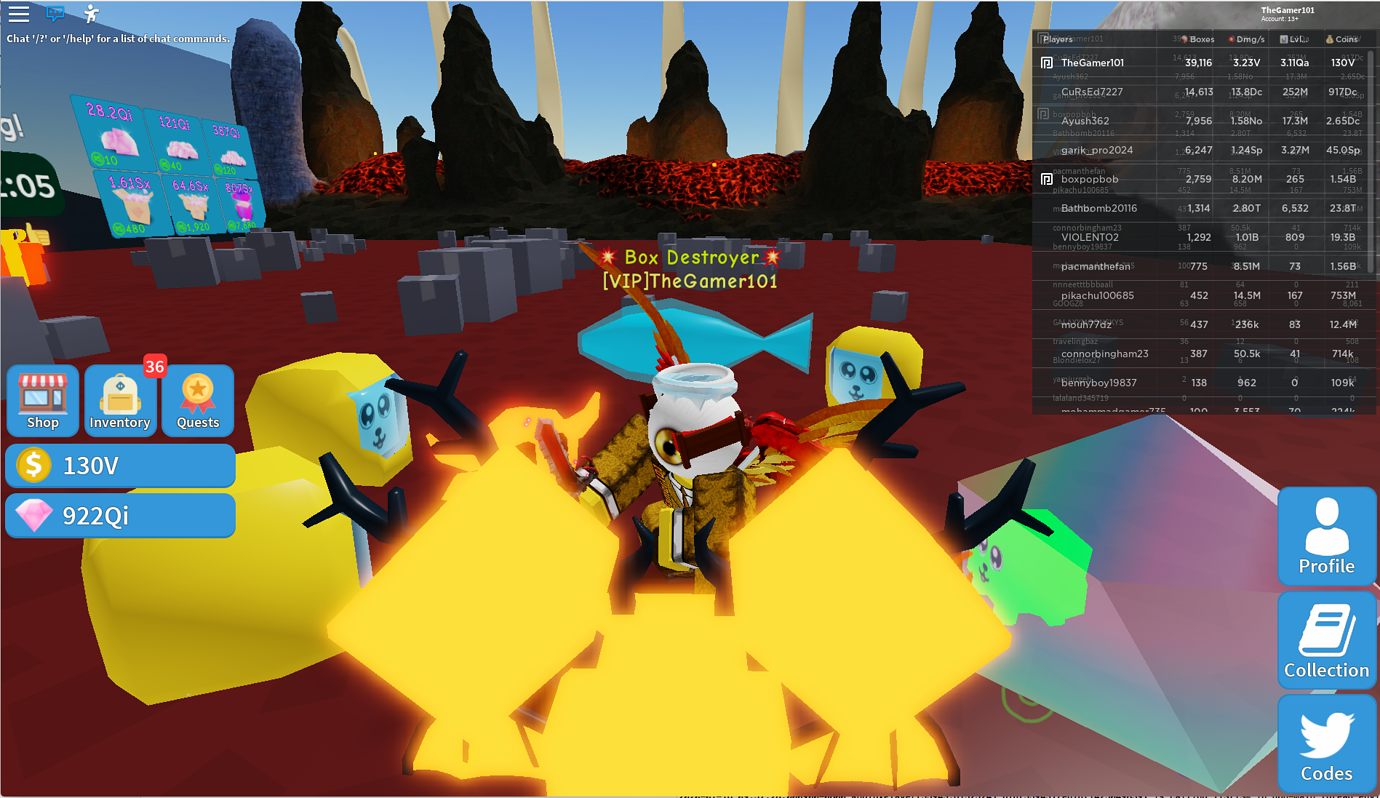Open the Profile panel
Image resolution: width=1380 pixels, height=798 pixels.
click(1326, 536)
